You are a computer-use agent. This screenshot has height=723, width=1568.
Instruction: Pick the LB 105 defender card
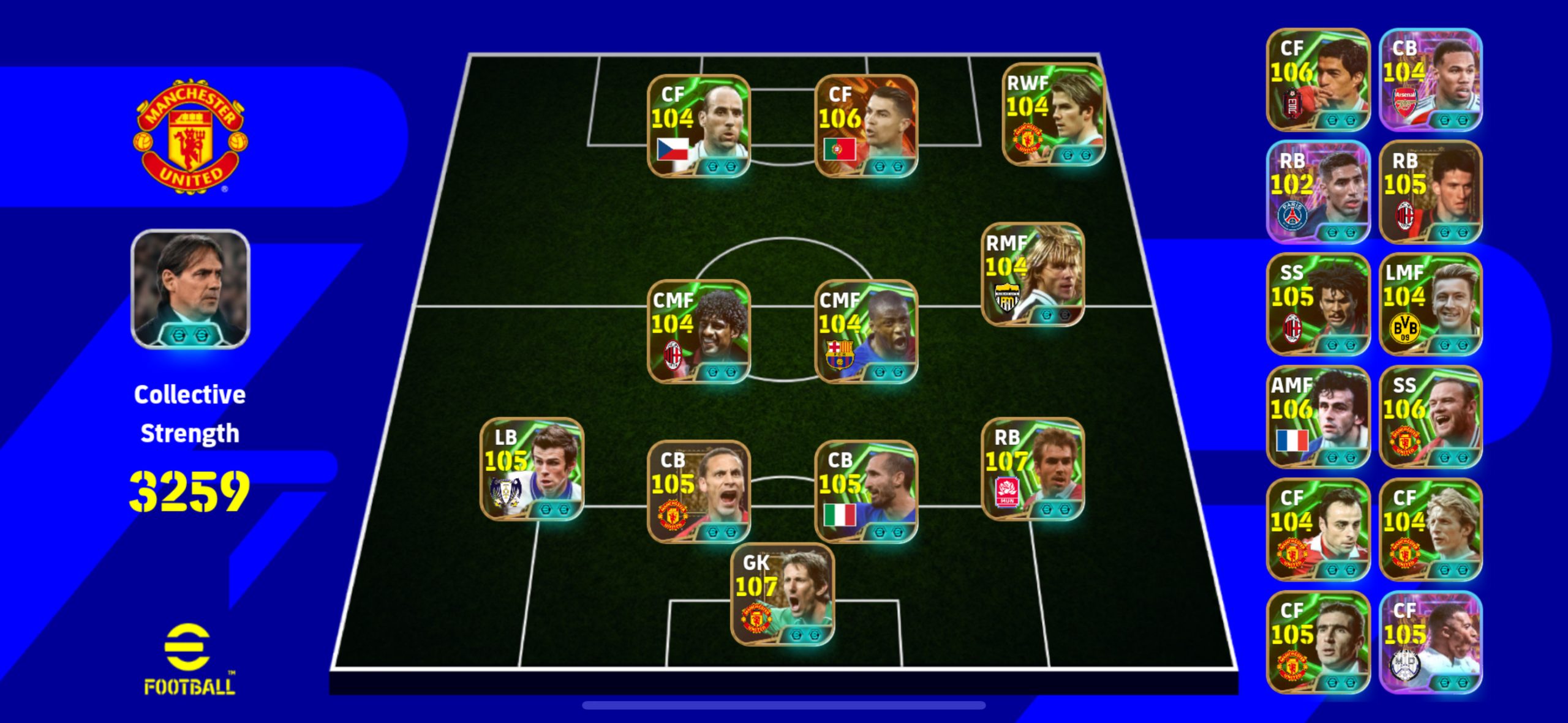[532, 469]
